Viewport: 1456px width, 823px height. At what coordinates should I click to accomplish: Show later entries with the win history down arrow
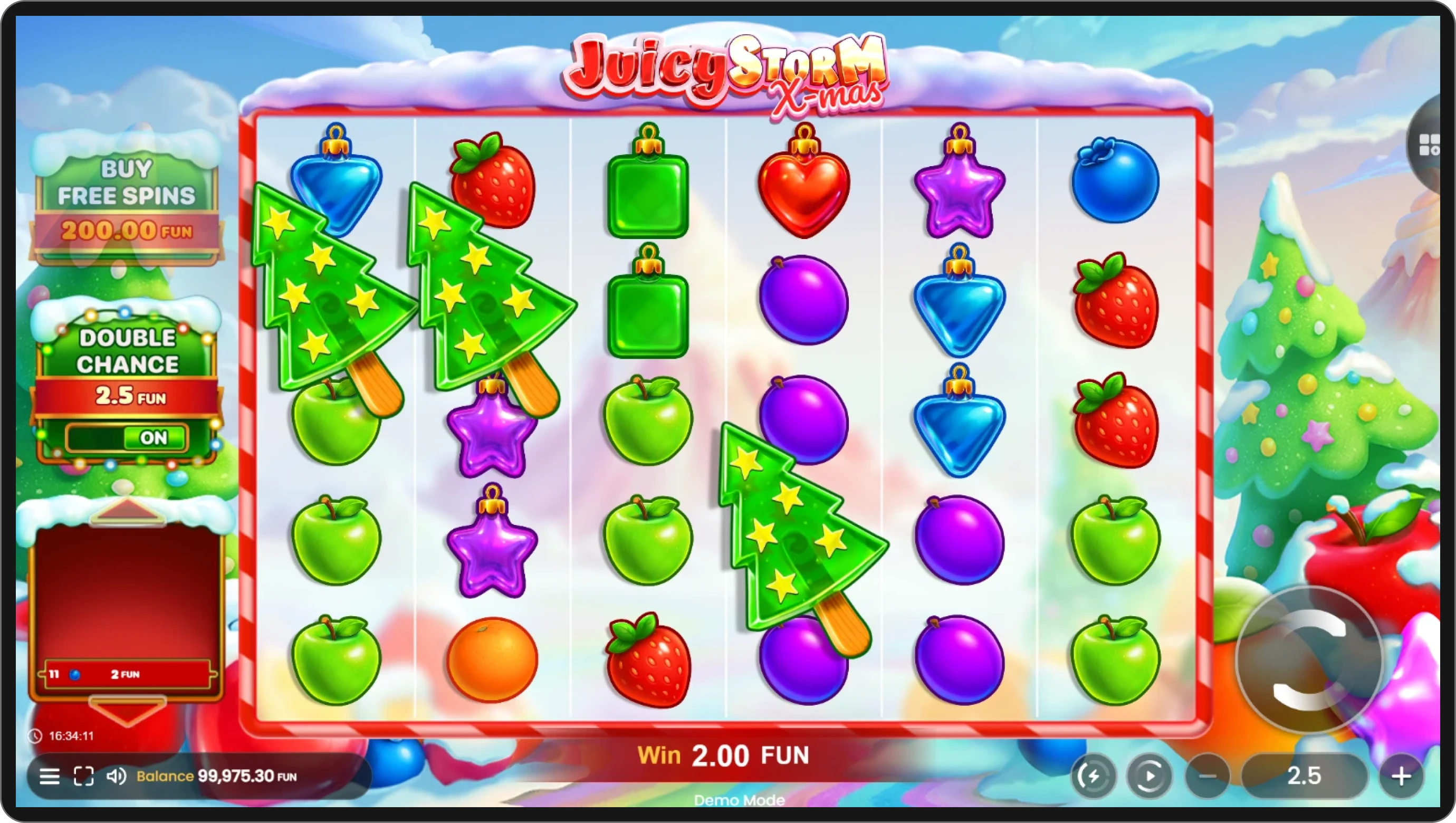[127, 711]
